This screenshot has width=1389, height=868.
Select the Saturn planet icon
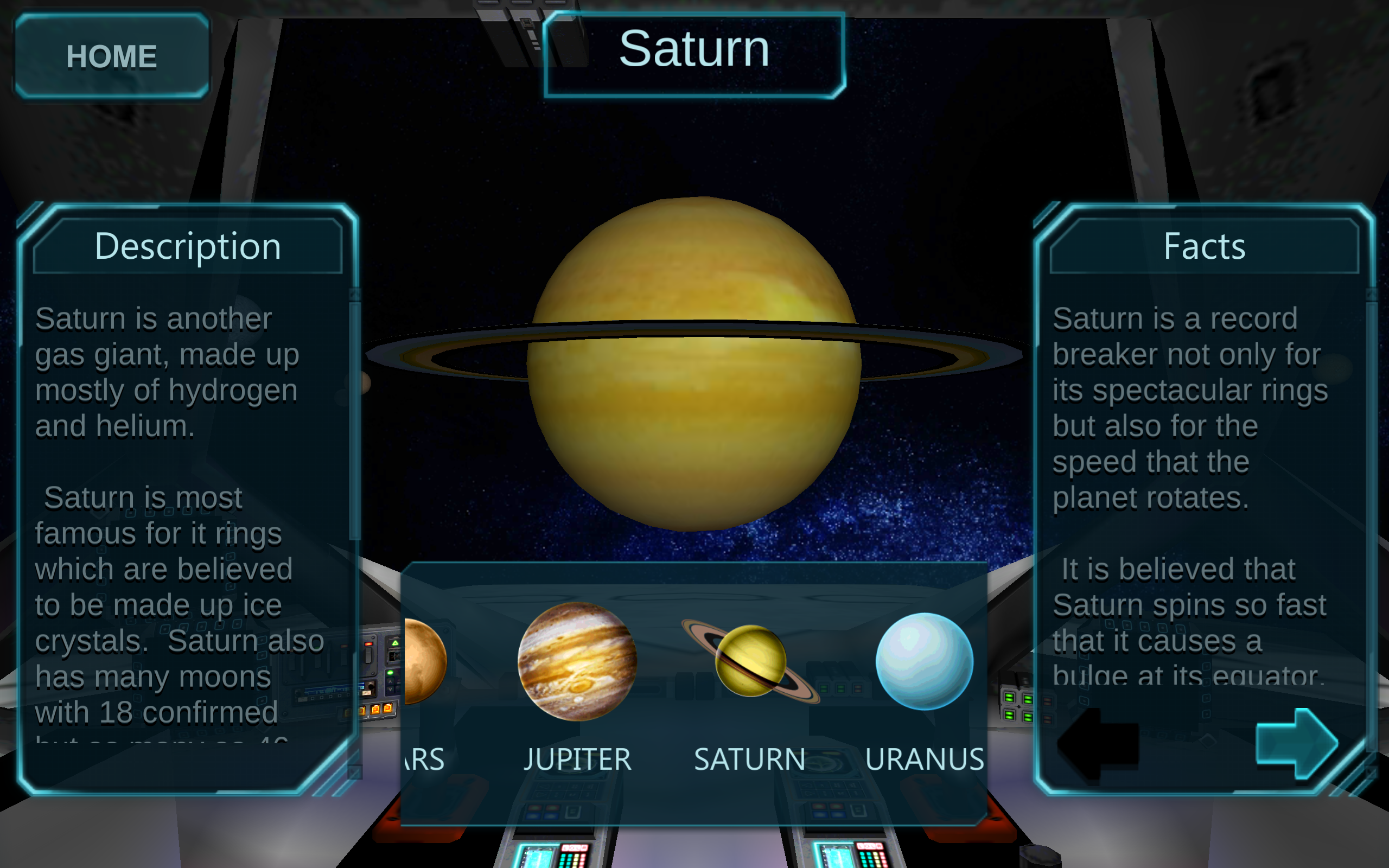pyautogui.click(x=750, y=660)
